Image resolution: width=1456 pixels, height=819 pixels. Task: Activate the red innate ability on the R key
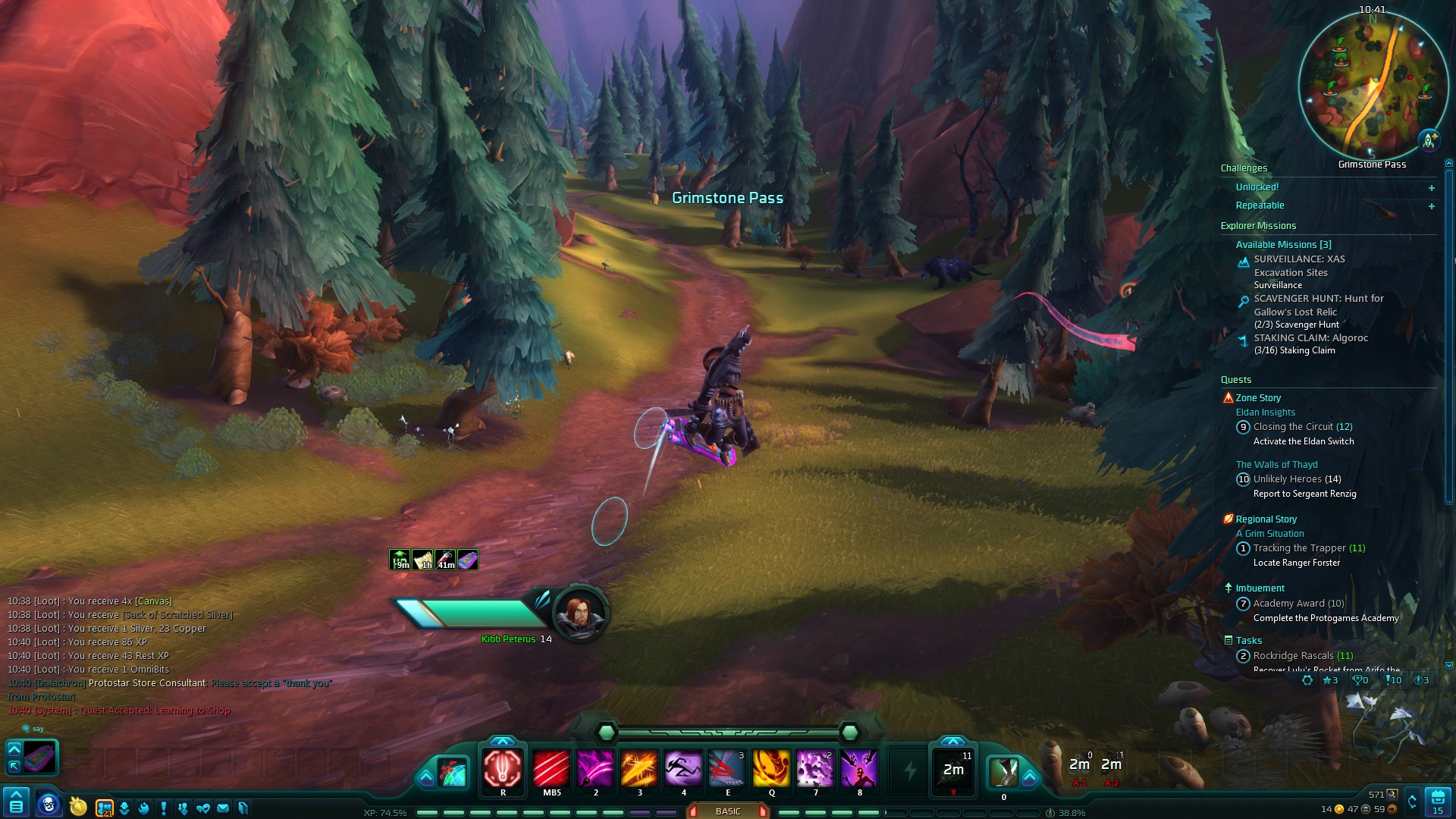(503, 770)
